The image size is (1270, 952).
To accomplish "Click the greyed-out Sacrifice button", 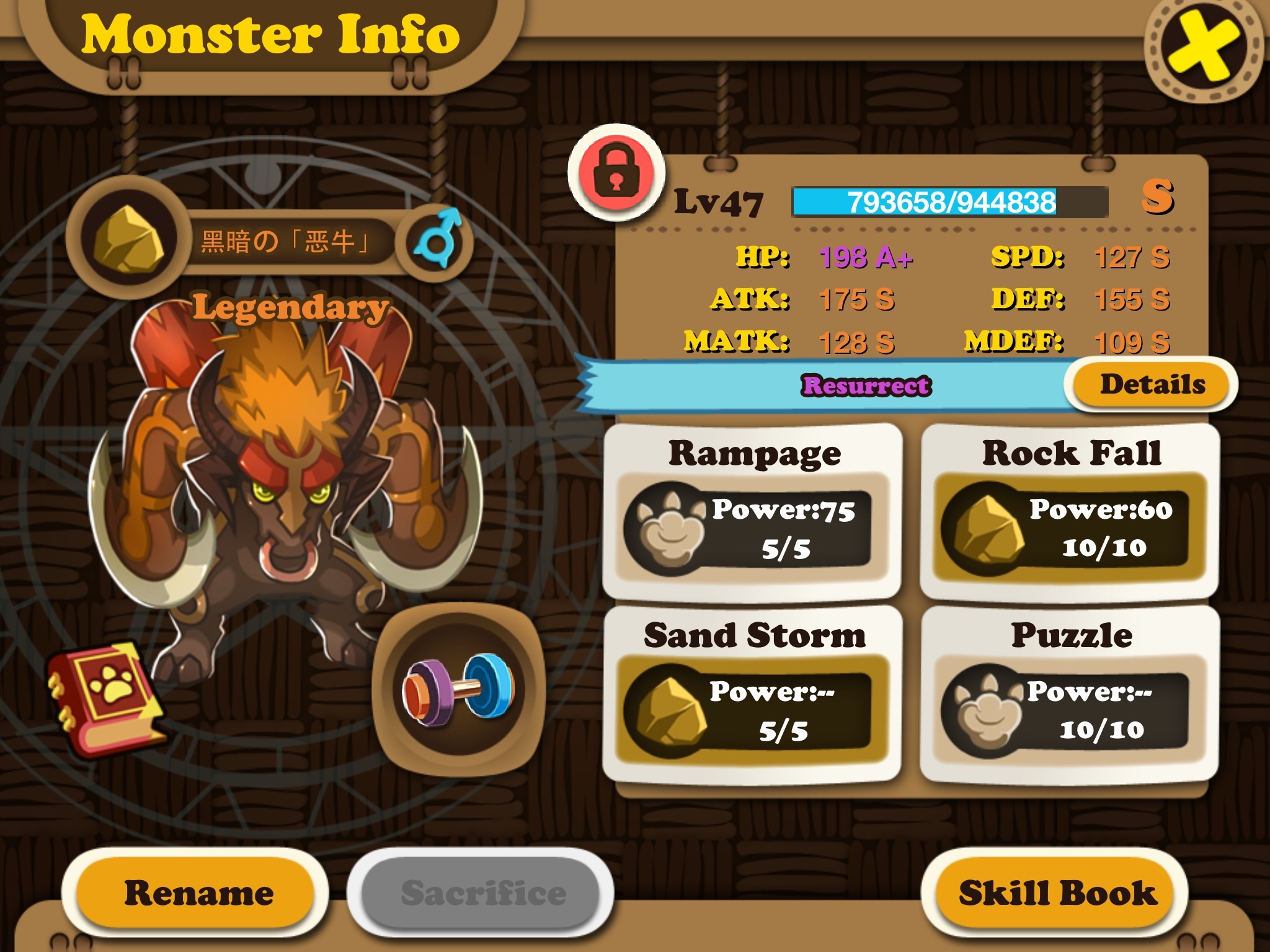I will click(x=482, y=893).
